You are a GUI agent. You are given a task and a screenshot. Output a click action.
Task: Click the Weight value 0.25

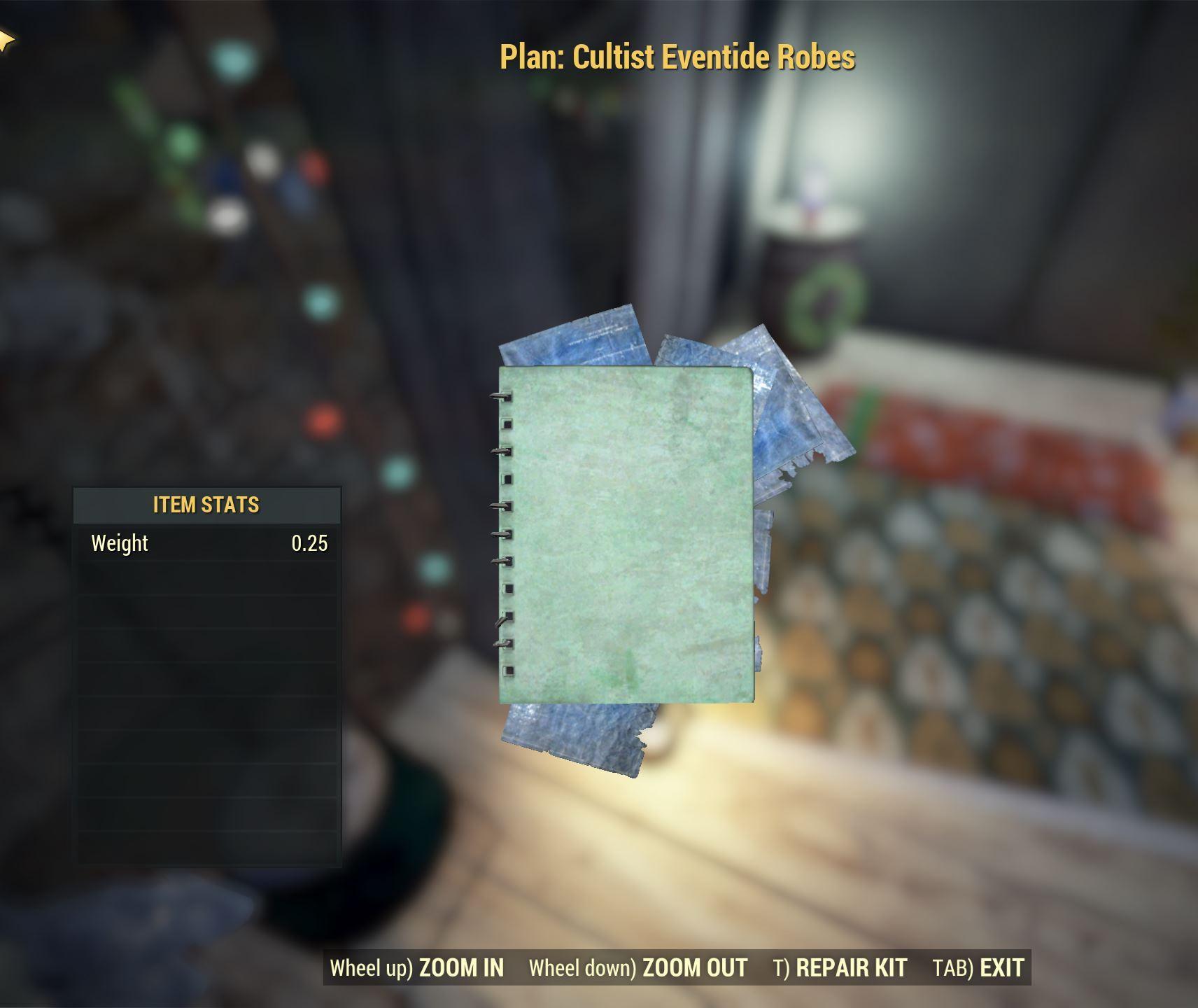(310, 542)
